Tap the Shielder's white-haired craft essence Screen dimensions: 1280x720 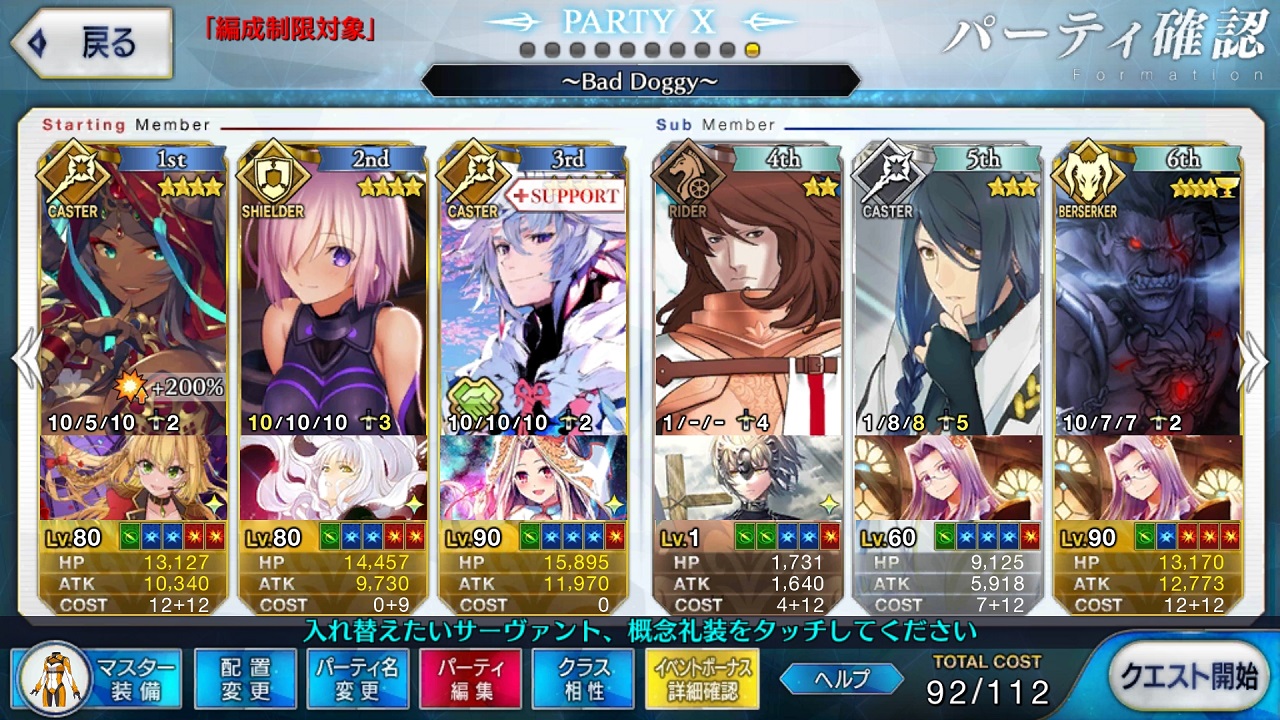(x=333, y=478)
